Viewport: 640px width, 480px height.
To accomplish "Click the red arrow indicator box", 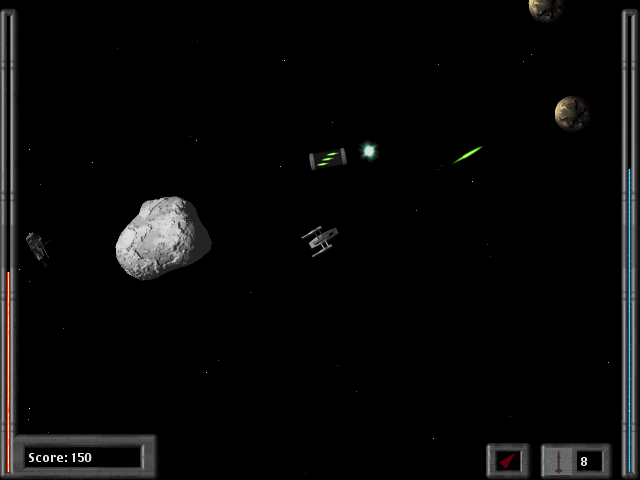I will 508,460.
